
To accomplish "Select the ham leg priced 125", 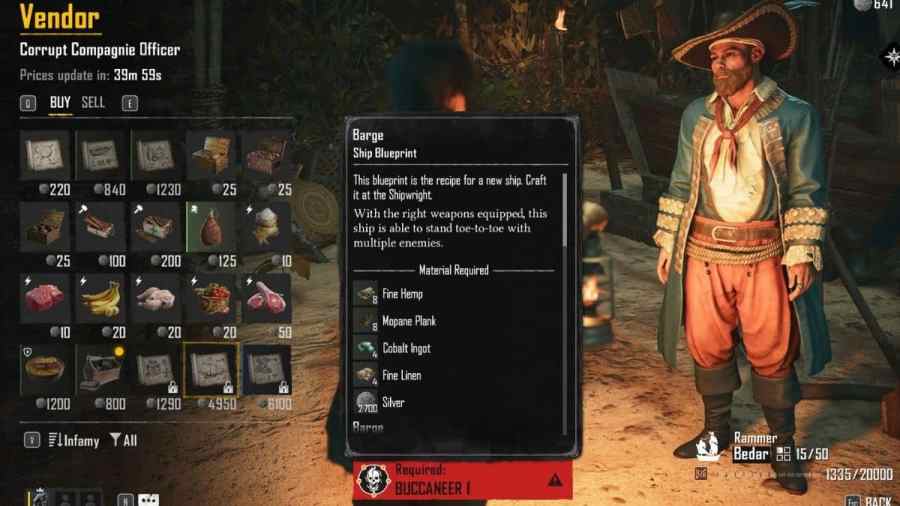I will pos(211,226).
